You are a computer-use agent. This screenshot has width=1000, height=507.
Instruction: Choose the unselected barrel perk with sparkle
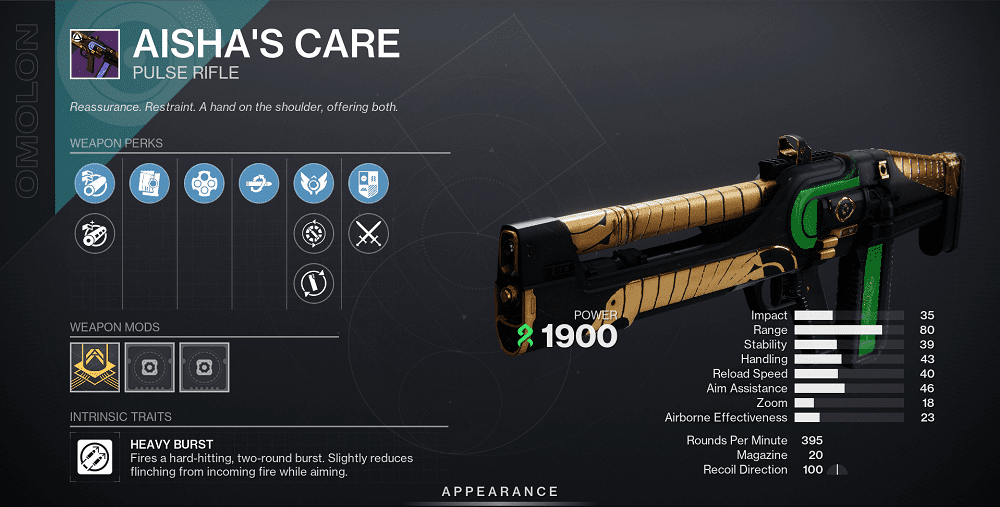95,235
